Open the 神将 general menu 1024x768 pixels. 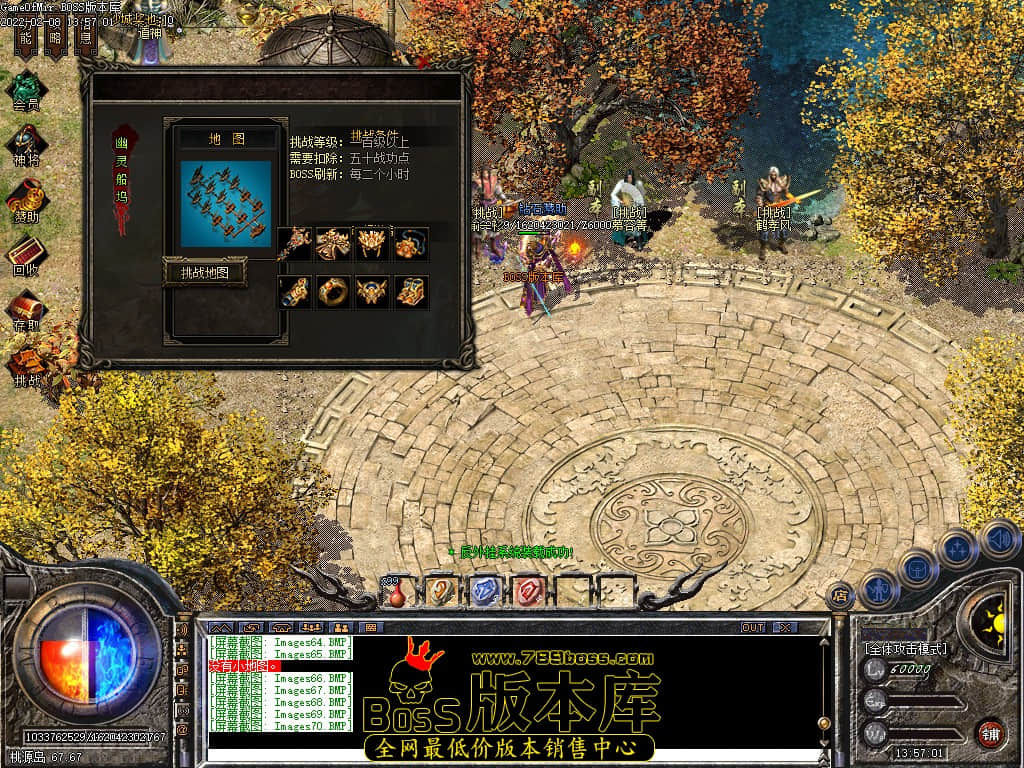pos(26,145)
